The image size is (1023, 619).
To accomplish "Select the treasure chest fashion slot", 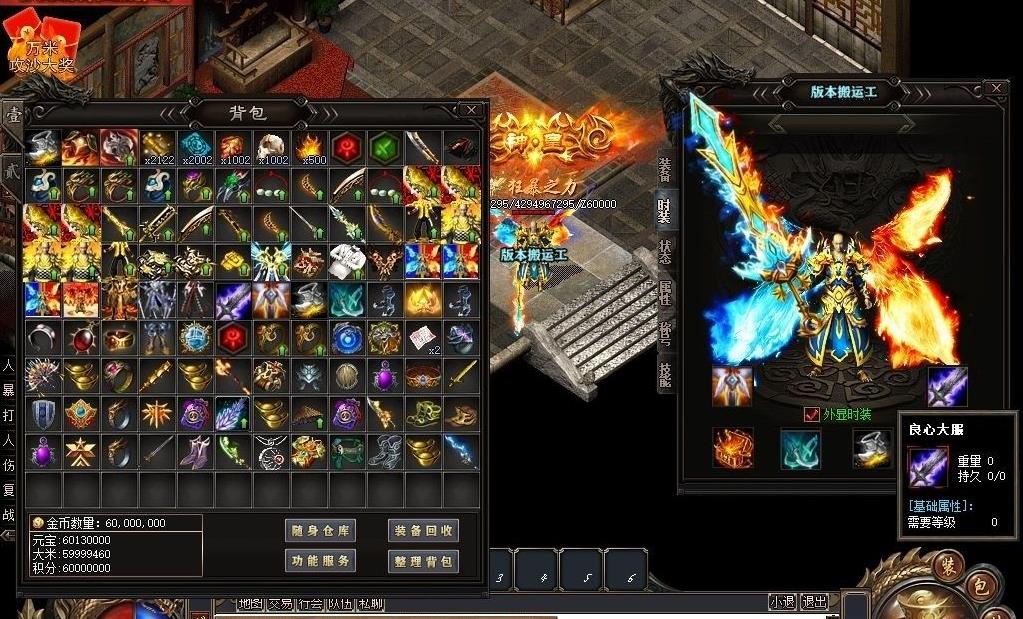I will (x=732, y=448).
